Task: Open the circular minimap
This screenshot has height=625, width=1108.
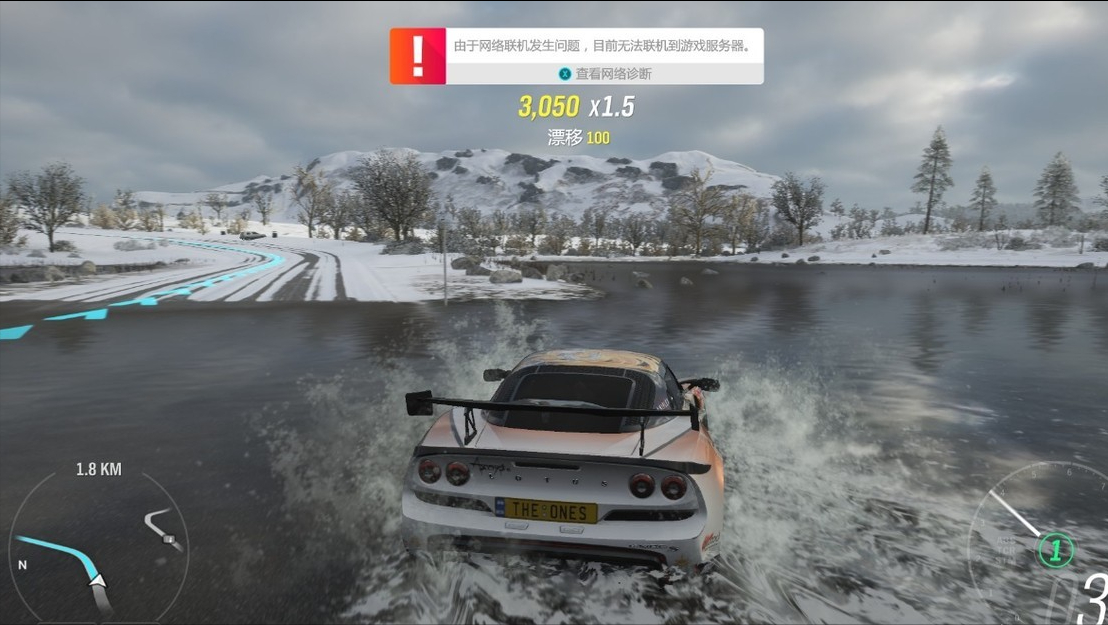Action: pyautogui.click(x=98, y=545)
